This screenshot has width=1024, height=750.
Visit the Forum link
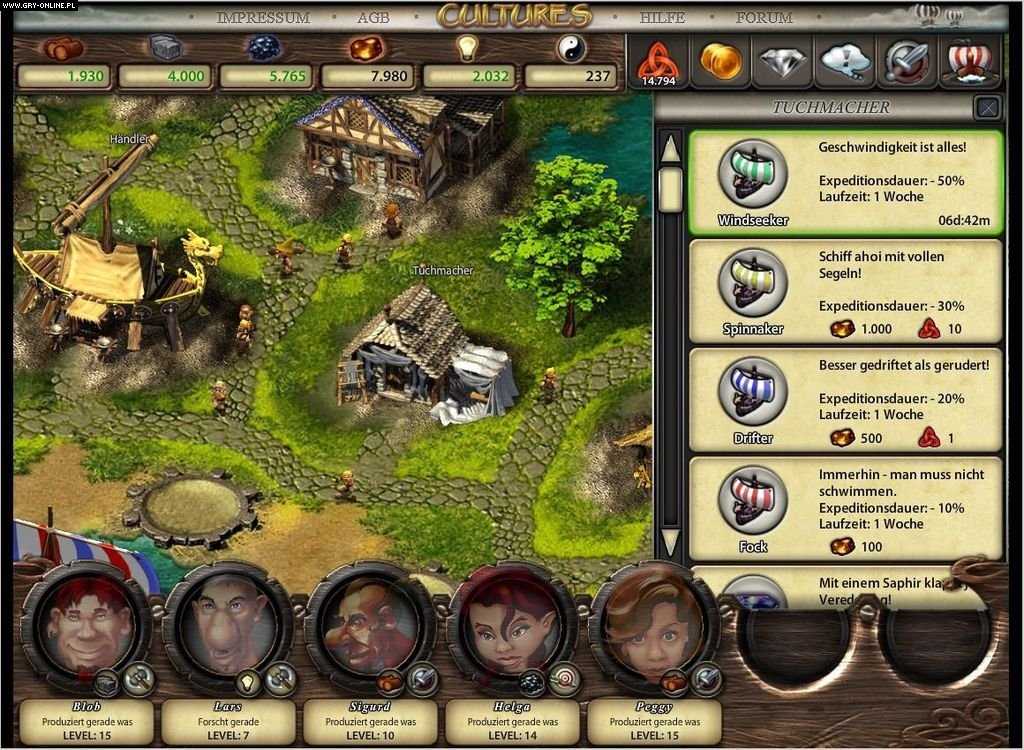coord(764,18)
